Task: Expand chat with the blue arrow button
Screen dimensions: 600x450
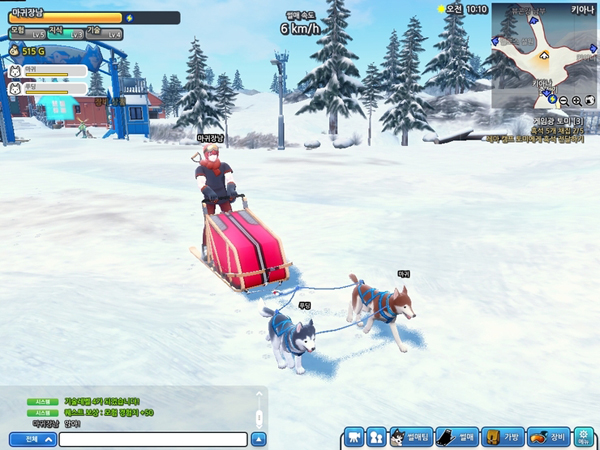Action: pyautogui.click(x=259, y=438)
